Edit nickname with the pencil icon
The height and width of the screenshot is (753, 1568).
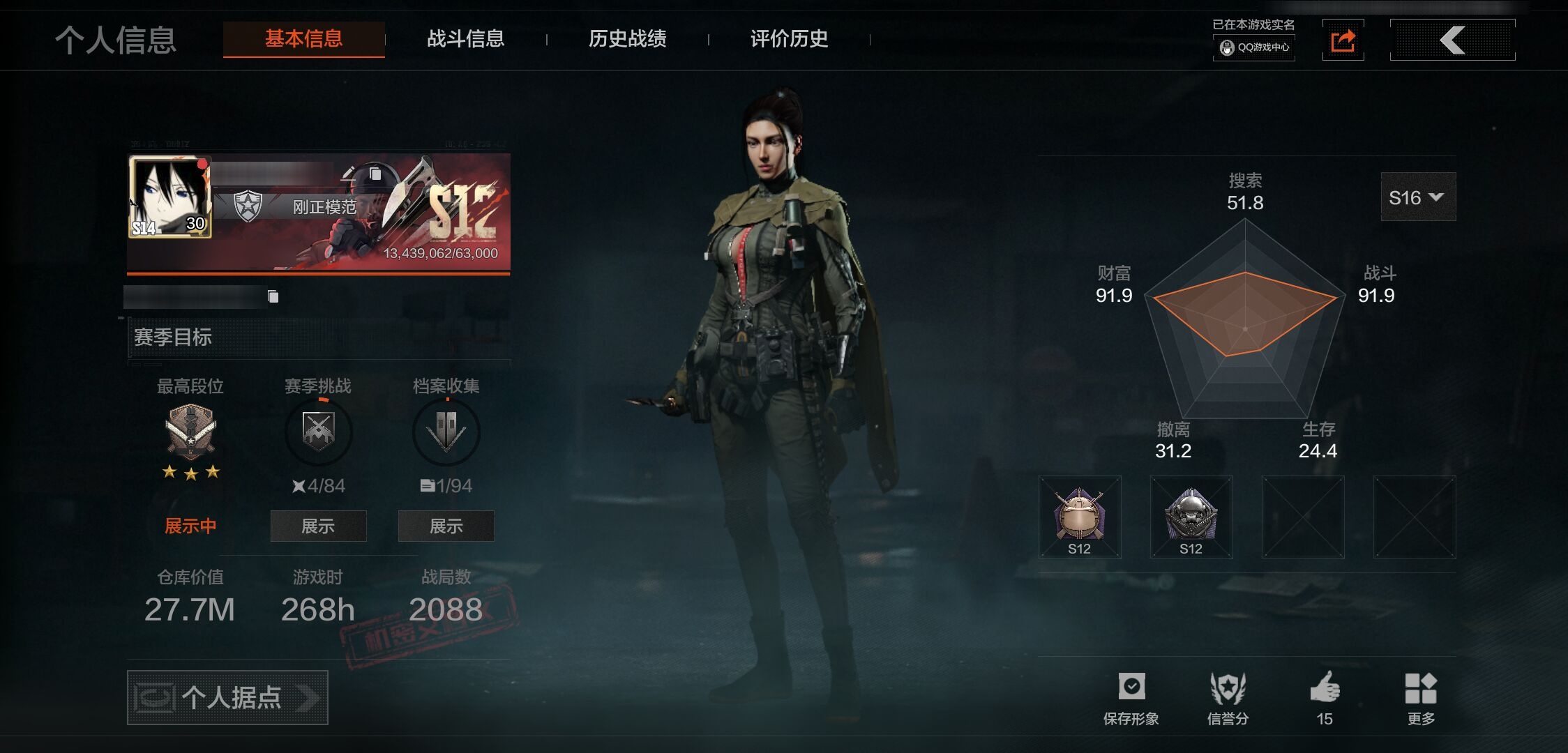tap(349, 173)
